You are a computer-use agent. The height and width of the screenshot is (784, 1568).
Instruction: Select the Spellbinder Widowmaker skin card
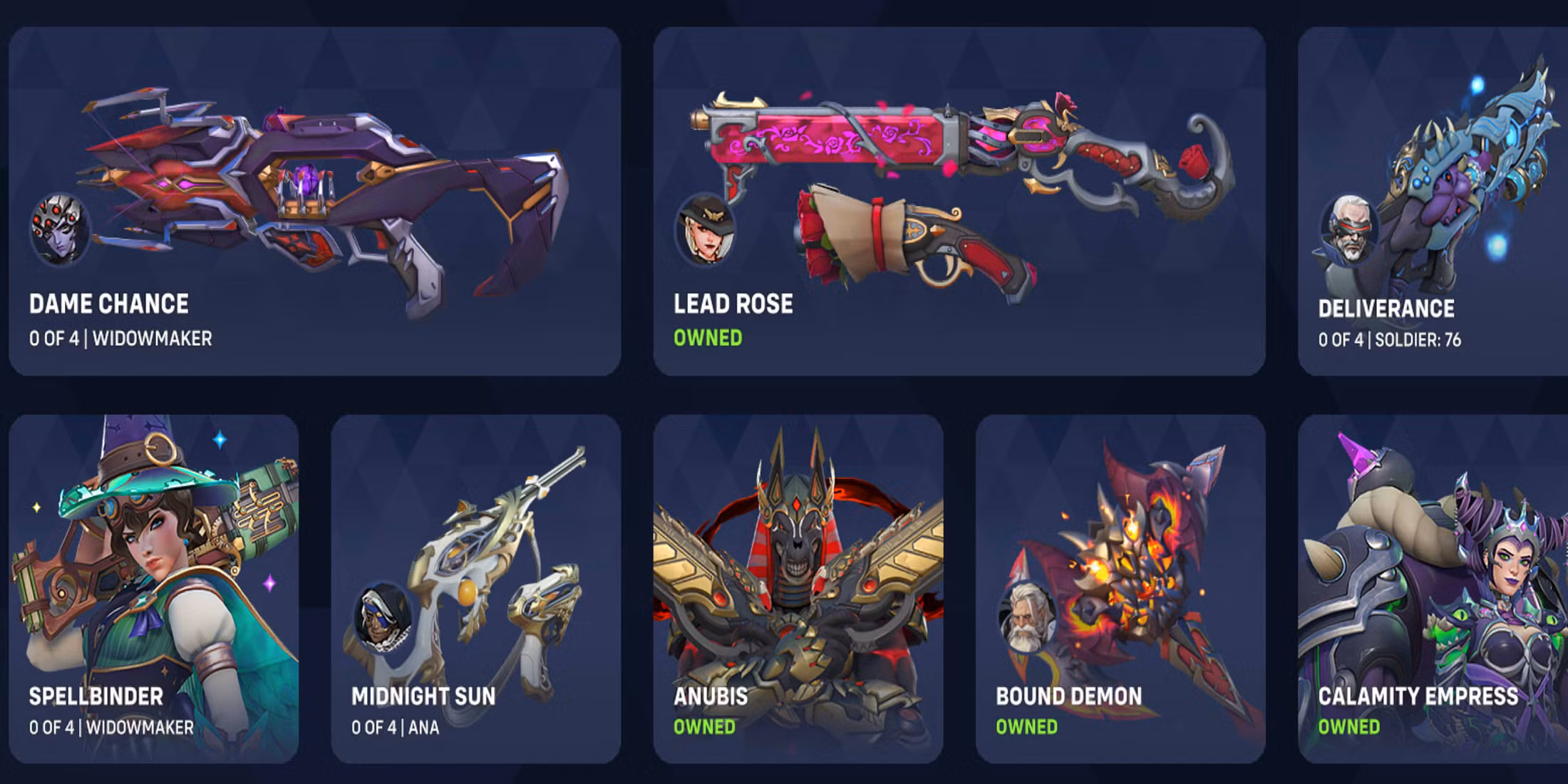point(153,589)
